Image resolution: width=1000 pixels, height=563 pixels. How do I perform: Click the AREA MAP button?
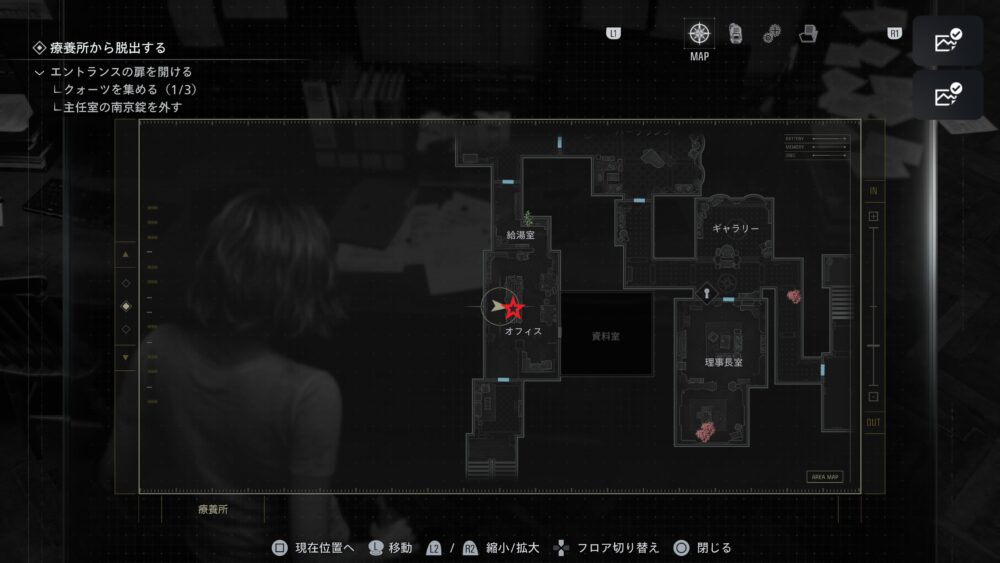point(826,477)
